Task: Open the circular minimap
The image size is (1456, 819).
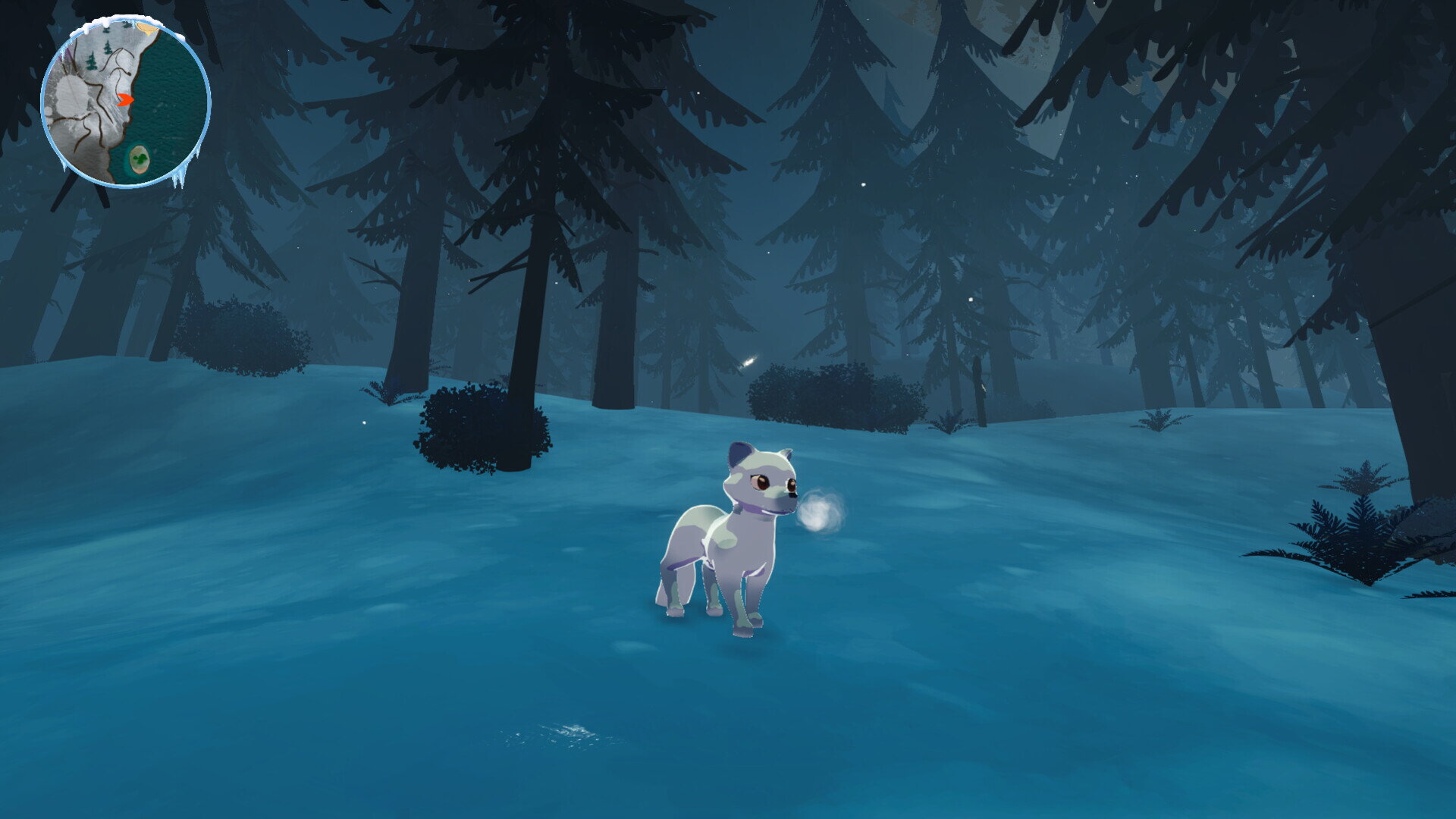Action: [x=125, y=102]
